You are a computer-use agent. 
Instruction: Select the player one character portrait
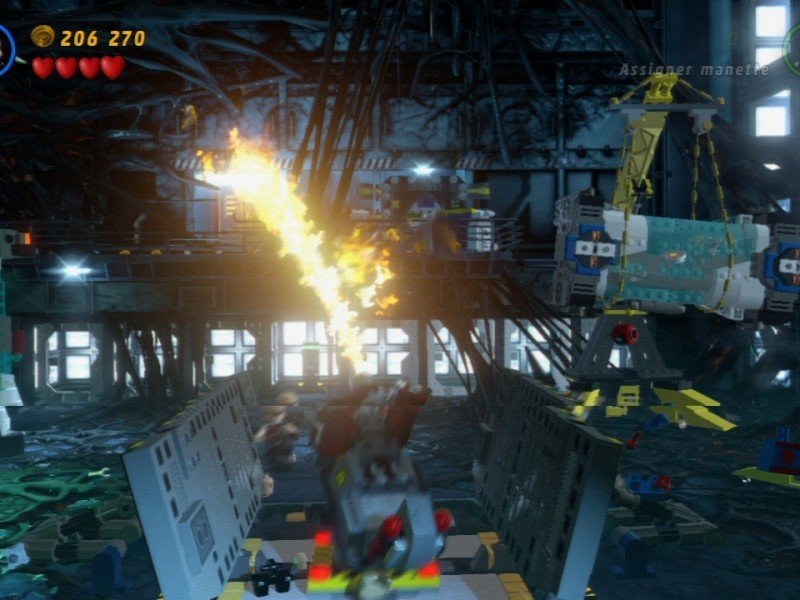tap(5, 50)
